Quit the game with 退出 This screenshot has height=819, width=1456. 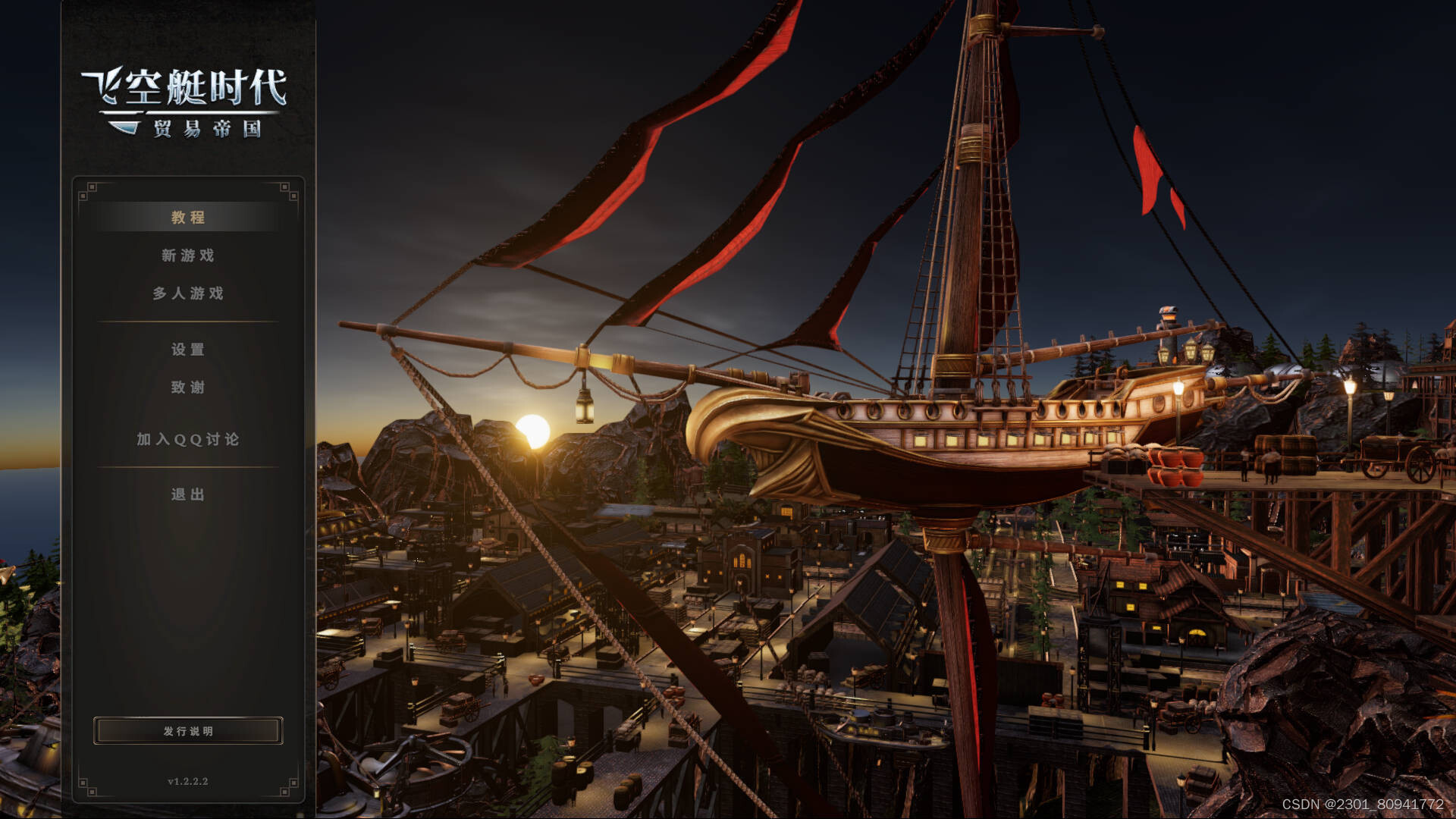[x=188, y=495]
